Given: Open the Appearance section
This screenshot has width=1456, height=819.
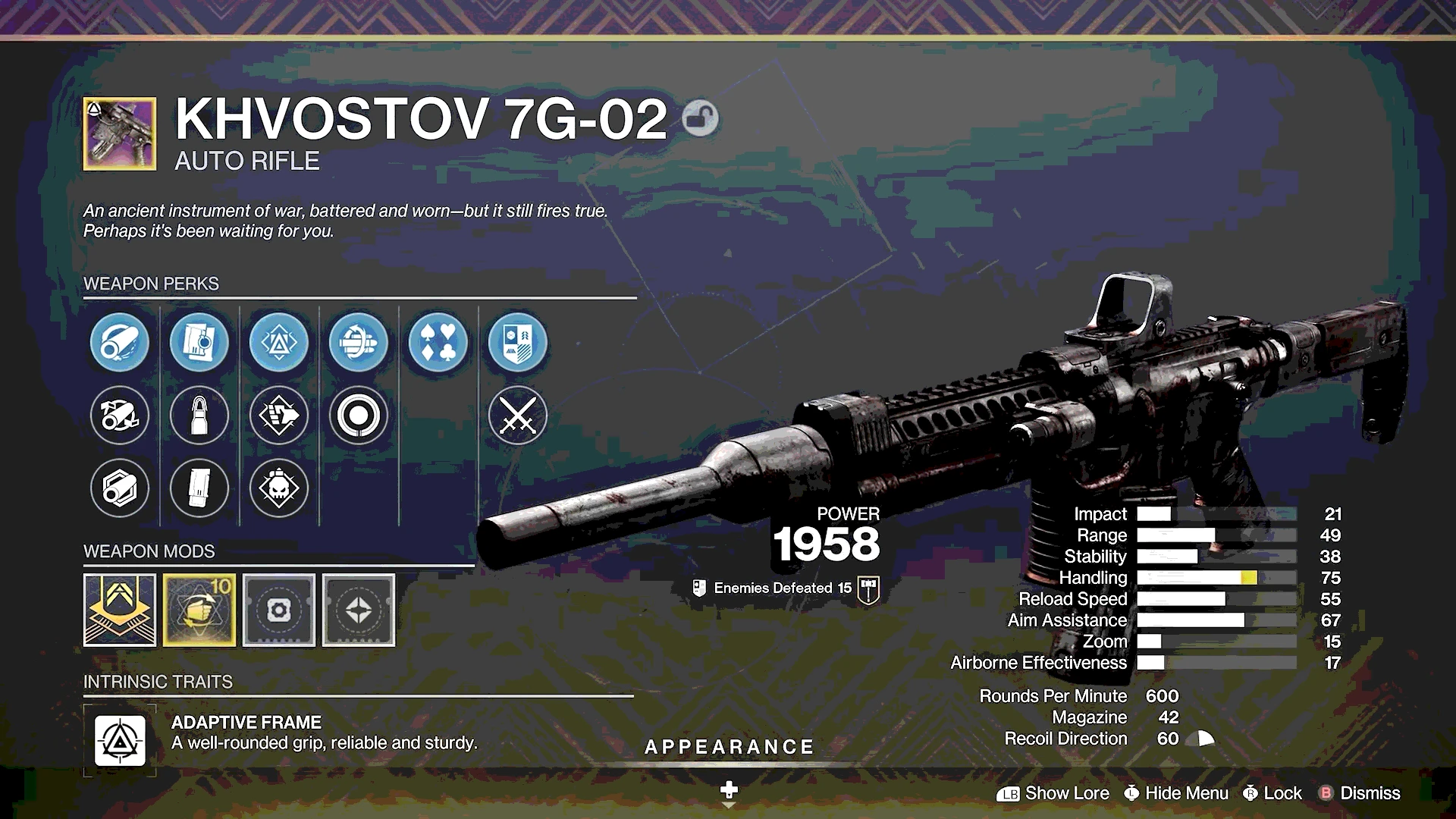Looking at the screenshot, I should coord(729,748).
